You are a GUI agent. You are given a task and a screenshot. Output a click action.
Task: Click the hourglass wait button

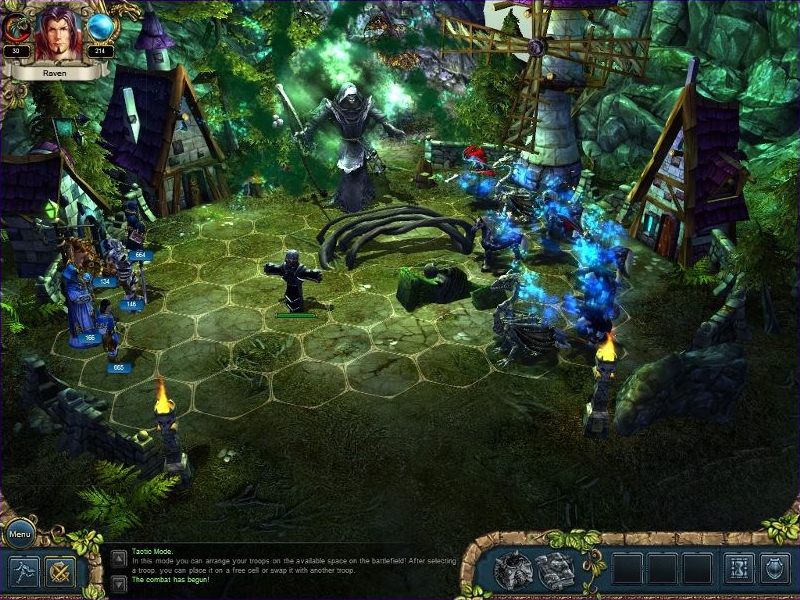(x=739, y=569)
